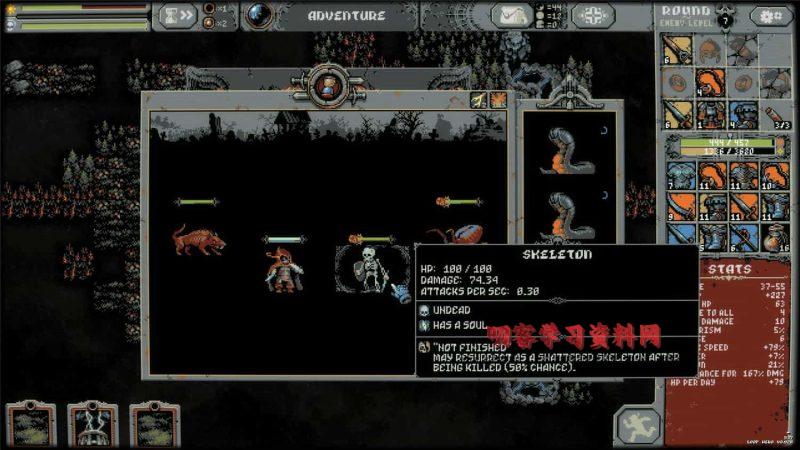Image resolution: width=800 pixels, height=450 pixels.
Task: Select the ratwolf enemy in battle
Action: (198, 240)
